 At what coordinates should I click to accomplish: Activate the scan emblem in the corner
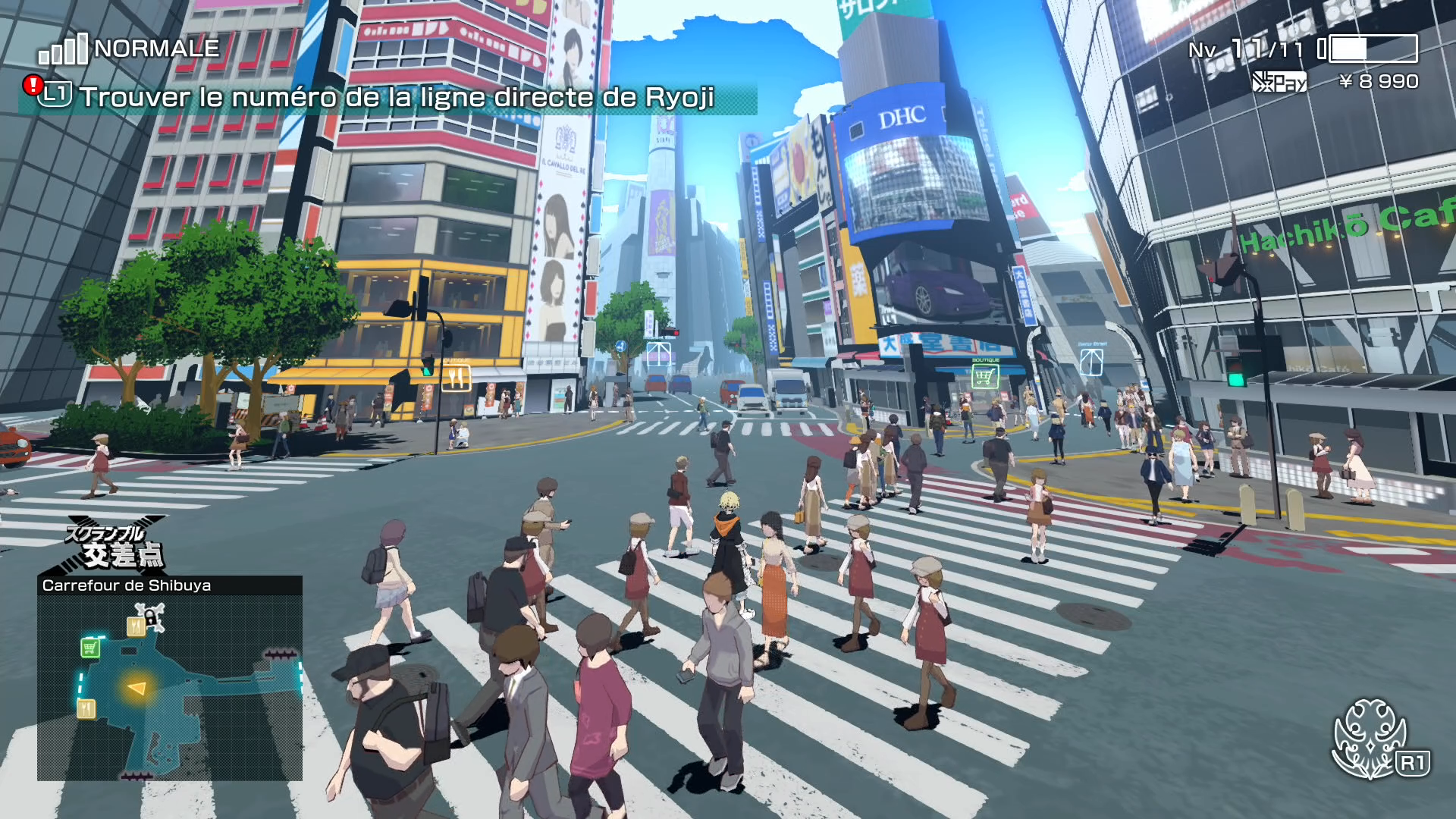pyautogui.click(x=1370, y=738)
